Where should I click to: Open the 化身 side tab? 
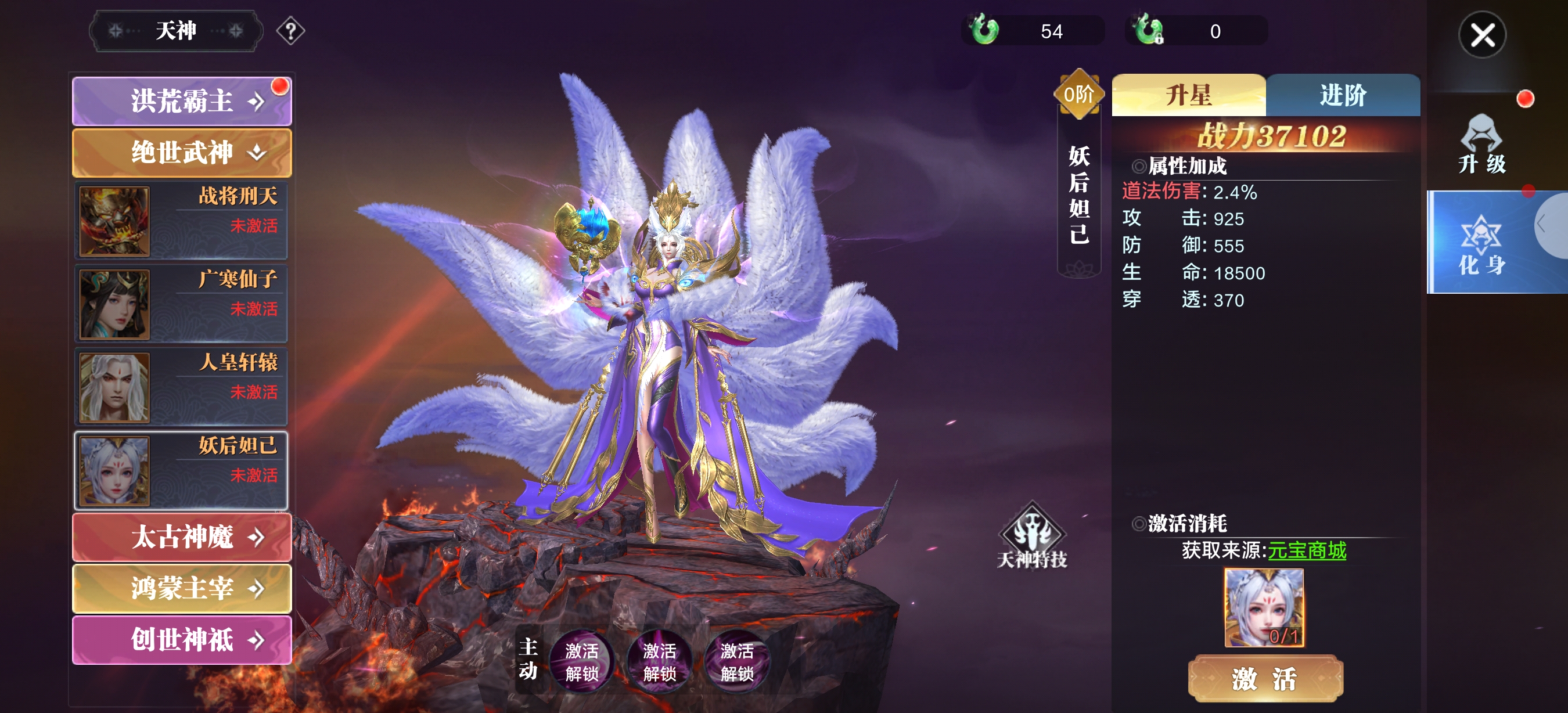click(x=1481, y=243)
